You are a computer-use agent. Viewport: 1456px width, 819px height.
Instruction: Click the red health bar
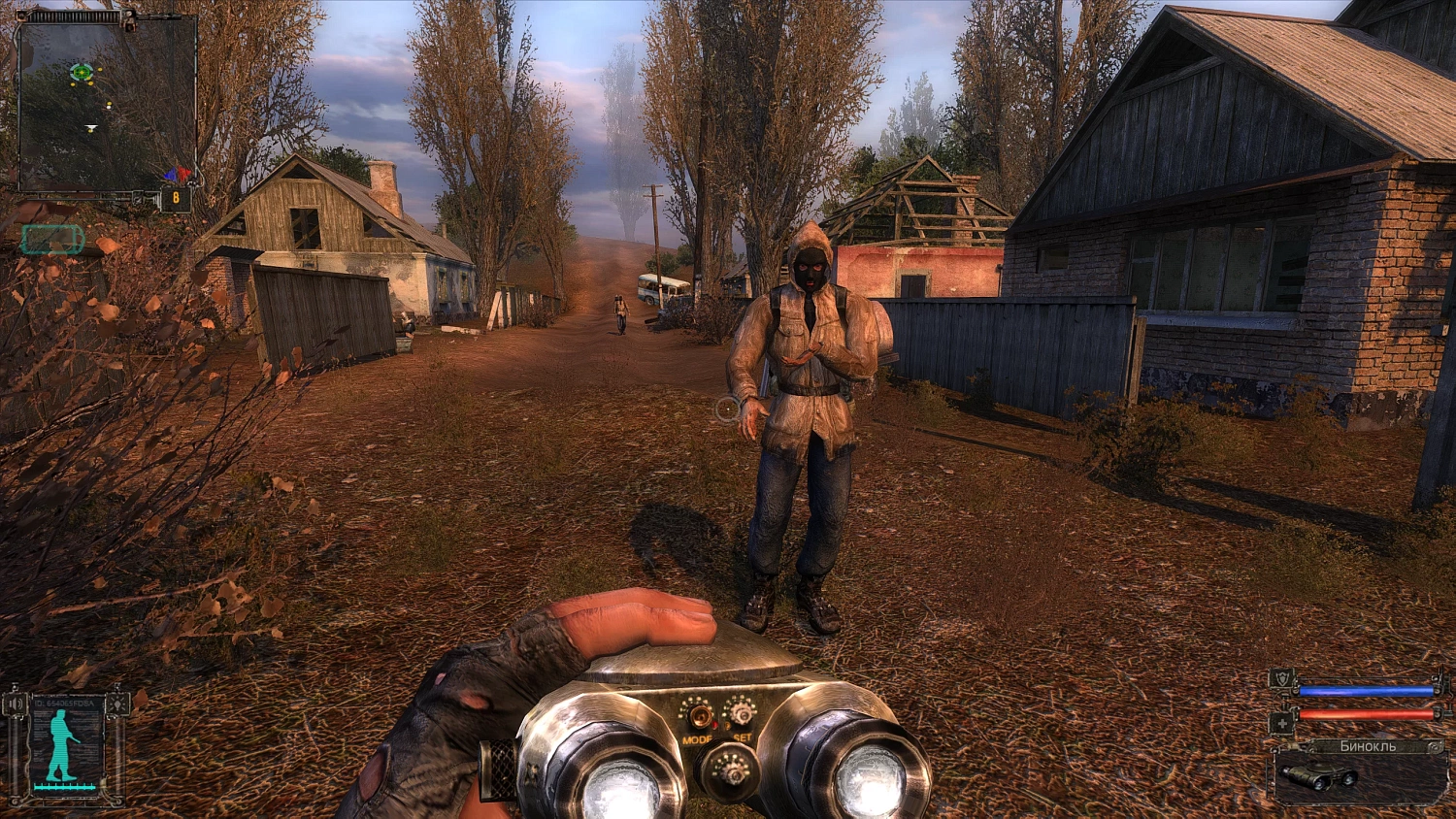tap(1364, 714)
